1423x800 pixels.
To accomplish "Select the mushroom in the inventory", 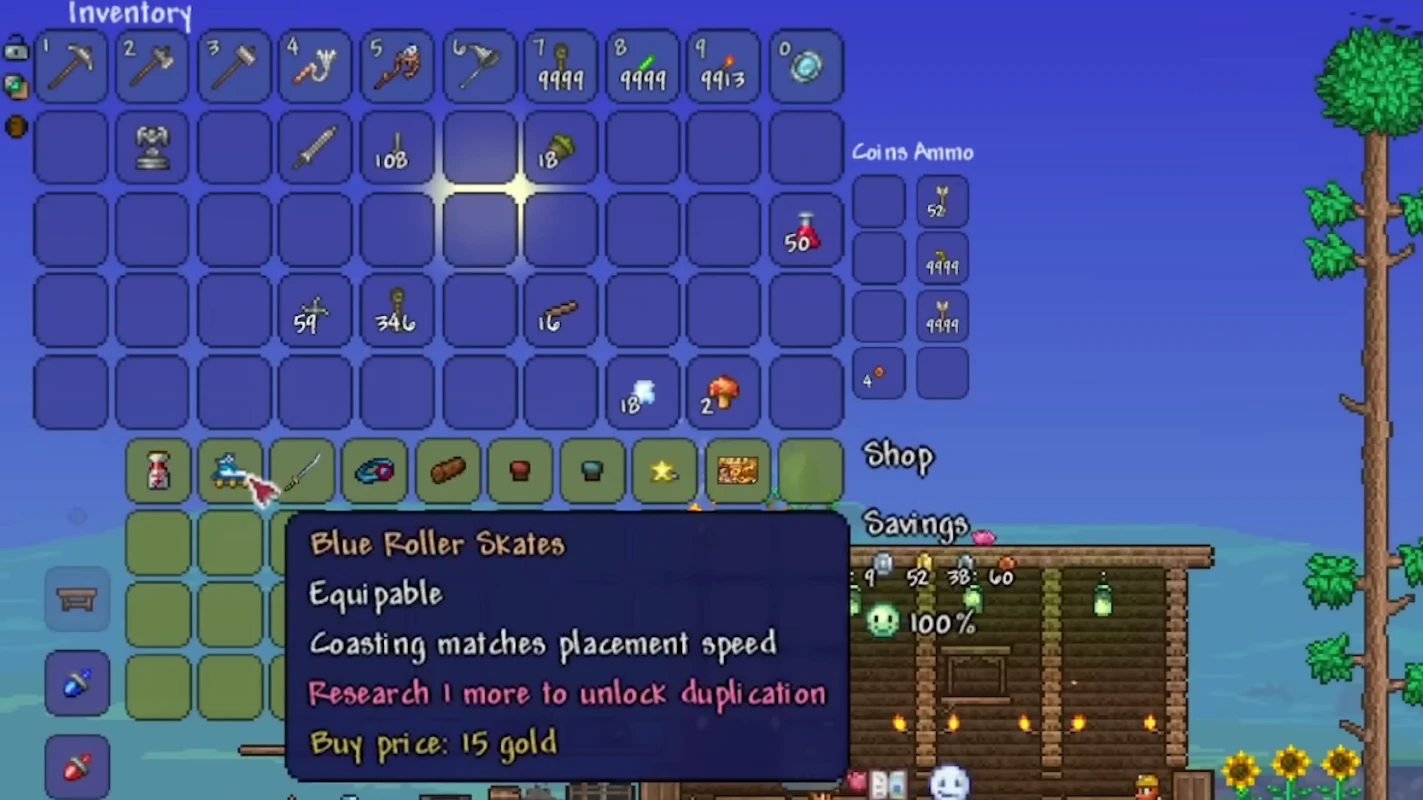I will pos(721,393).
